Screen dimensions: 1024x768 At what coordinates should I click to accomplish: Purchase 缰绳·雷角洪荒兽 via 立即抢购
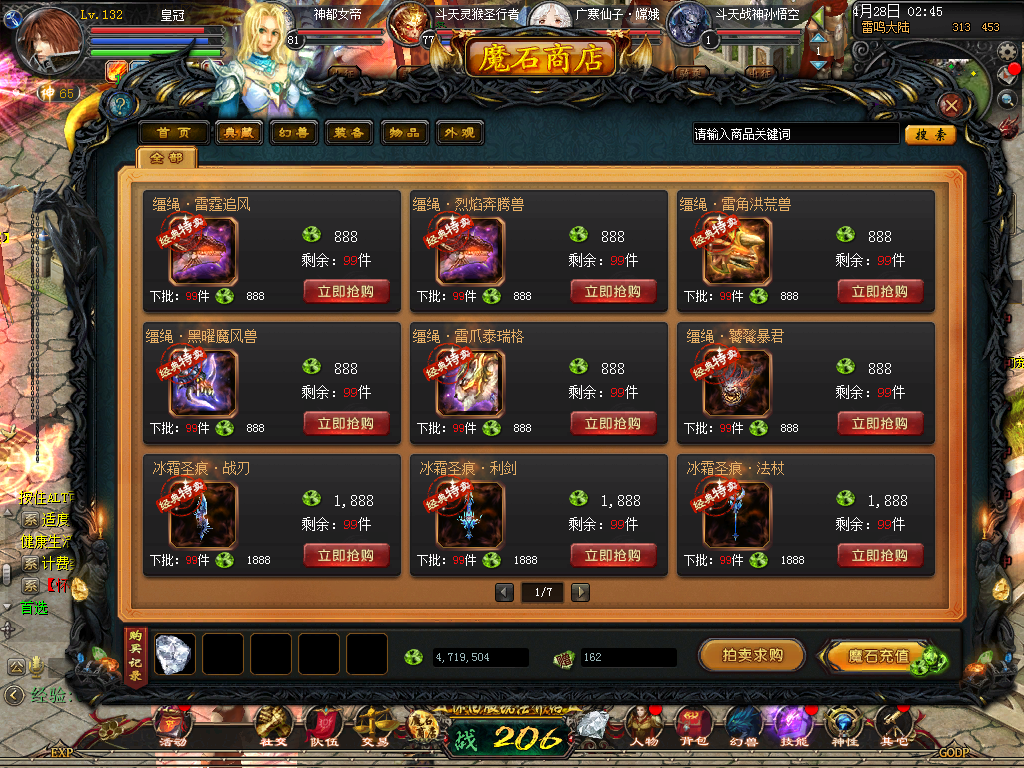(x=880, y=292)
